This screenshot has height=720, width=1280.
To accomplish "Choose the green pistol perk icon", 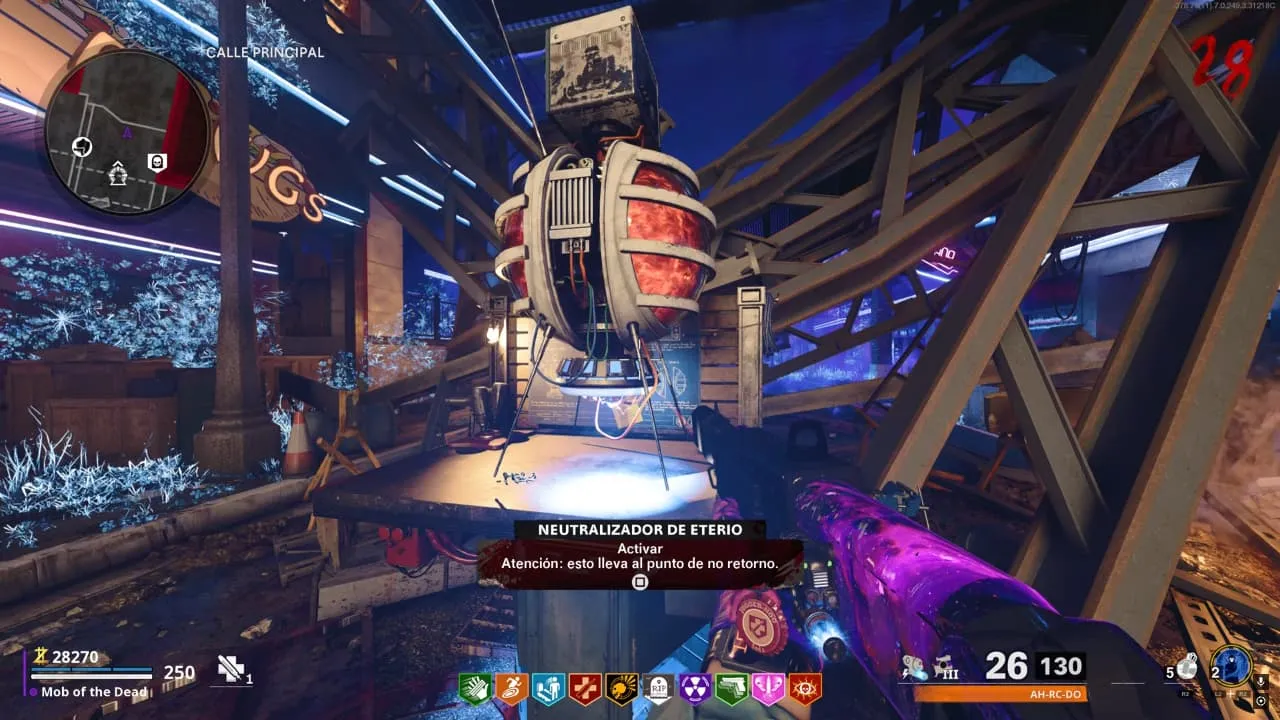I will 731,688.
